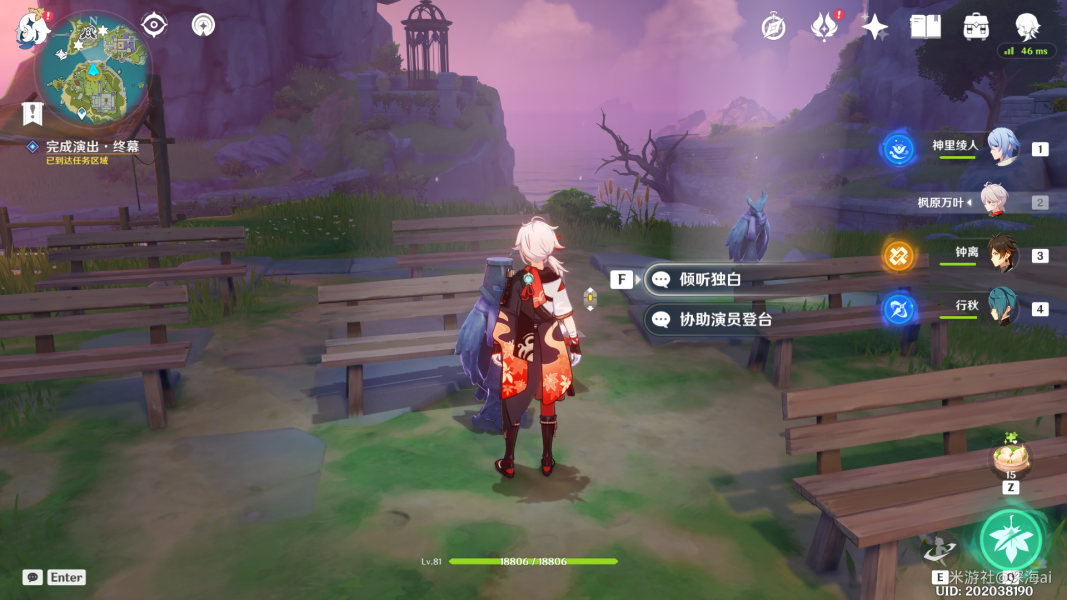
Task: Use the steamed bun food gadget
Action: [x=1010, y=459]
